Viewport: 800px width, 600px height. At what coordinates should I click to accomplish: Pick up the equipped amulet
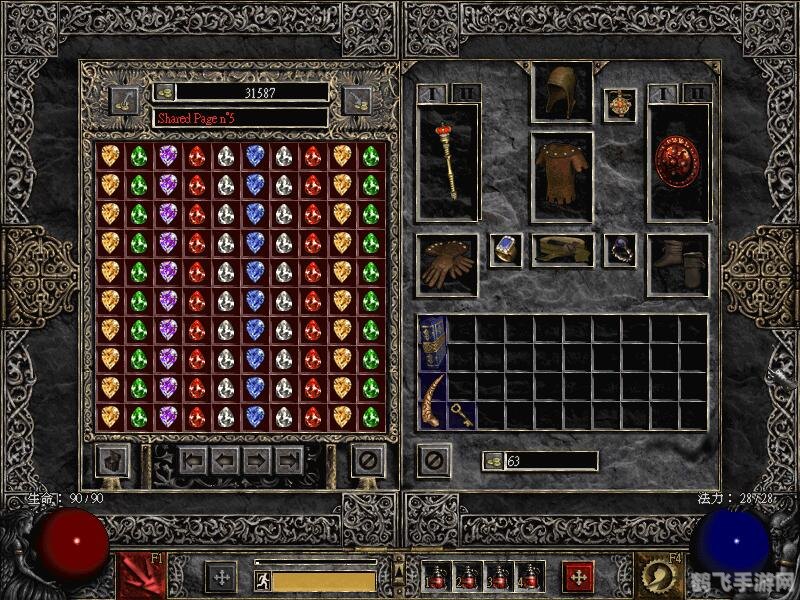click(x=619, y=105)
